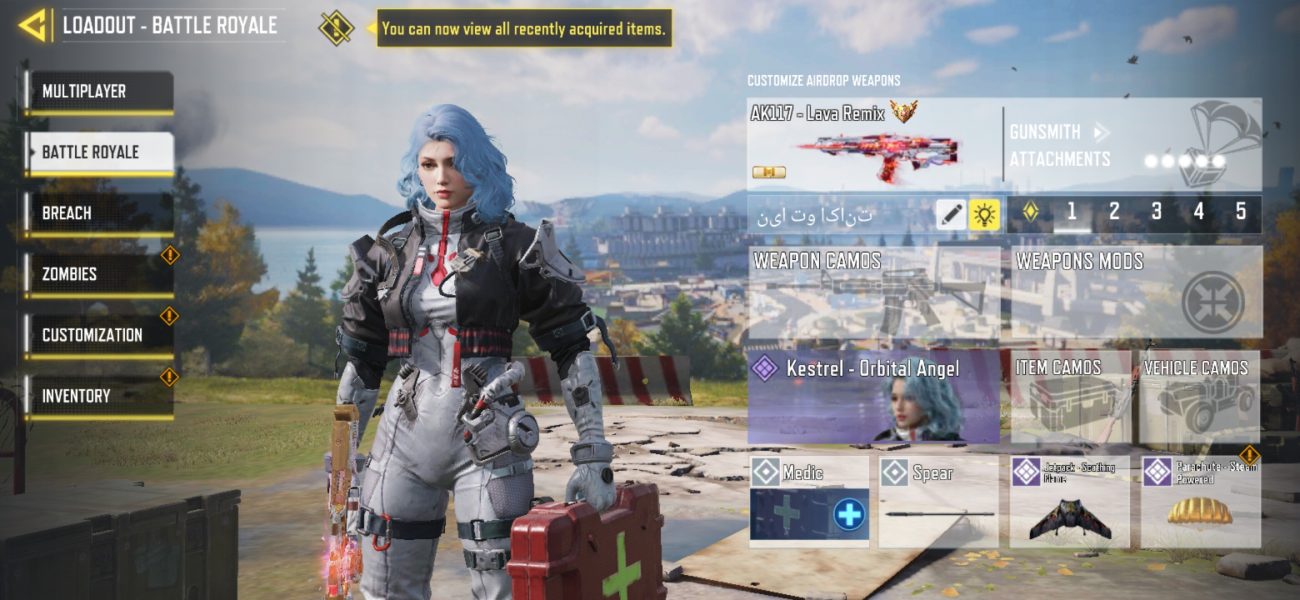This screenshot has height=600, width=1300.
Task: Open Item Camos
Action: click(1070, 397)
